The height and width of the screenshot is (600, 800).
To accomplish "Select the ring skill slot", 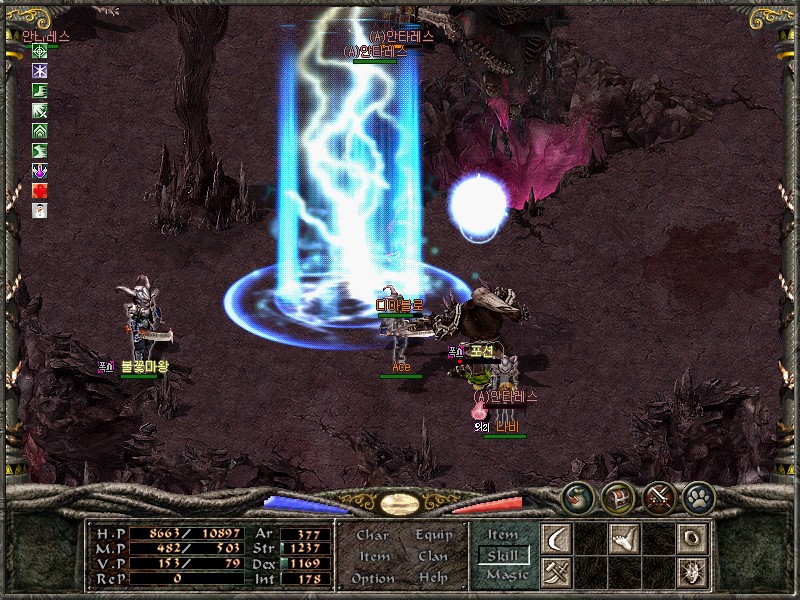I will click(x=690, y=539).
